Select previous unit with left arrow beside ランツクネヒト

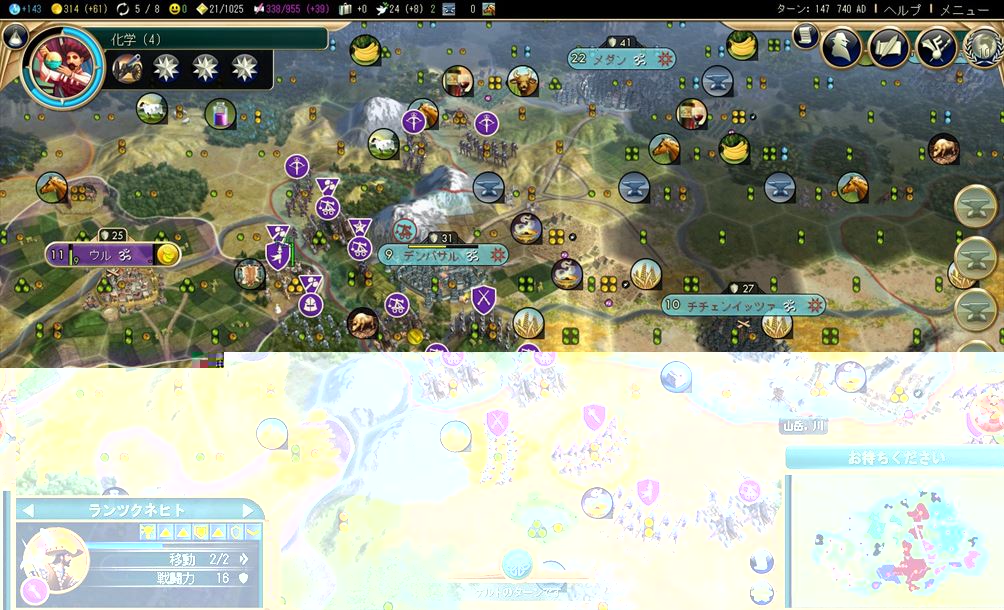pos(28,510)
